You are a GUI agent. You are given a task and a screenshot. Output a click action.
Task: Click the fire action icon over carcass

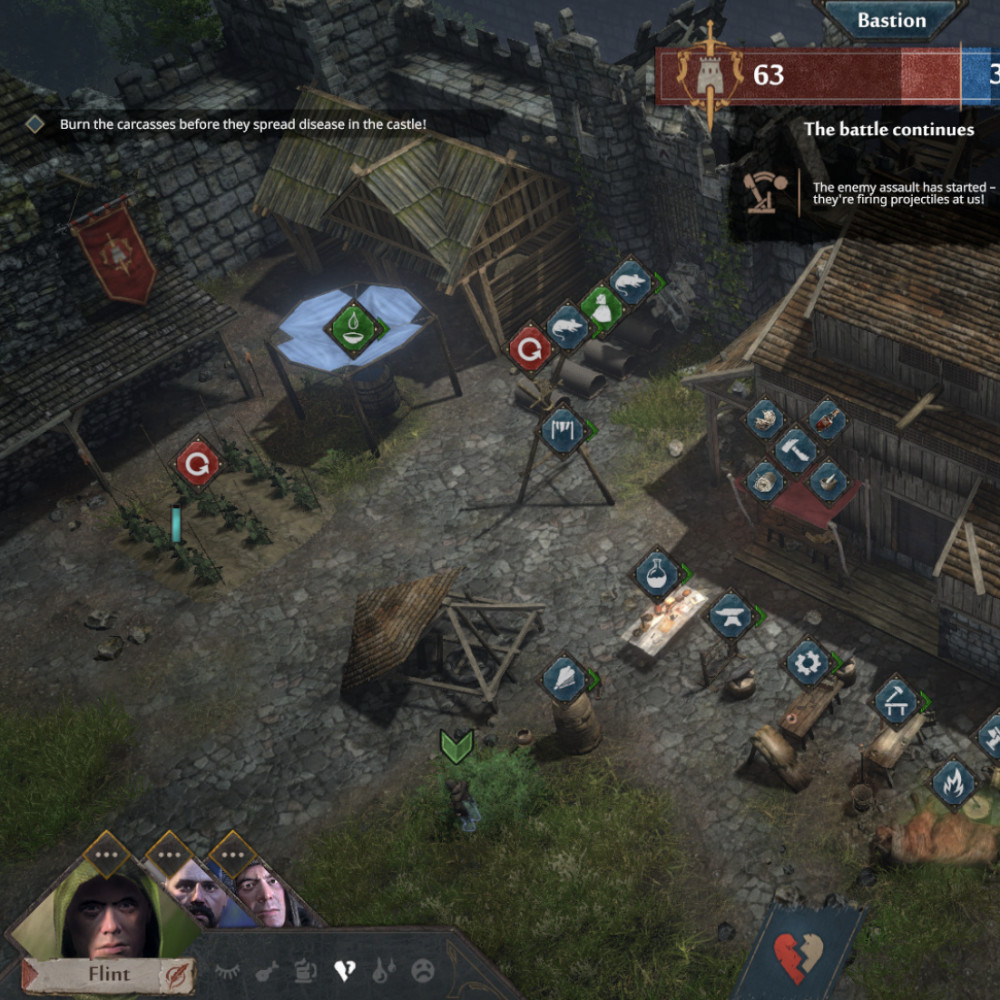click(954, 781)
